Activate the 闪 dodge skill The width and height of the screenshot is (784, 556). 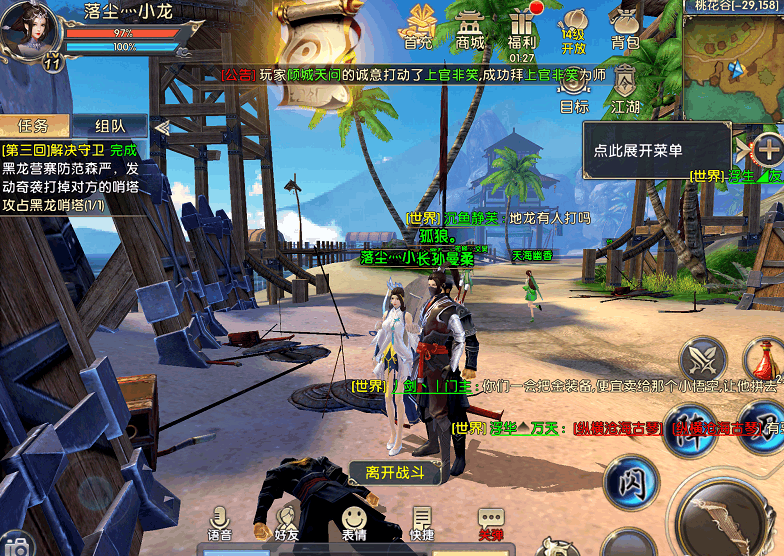click(627, 479)
